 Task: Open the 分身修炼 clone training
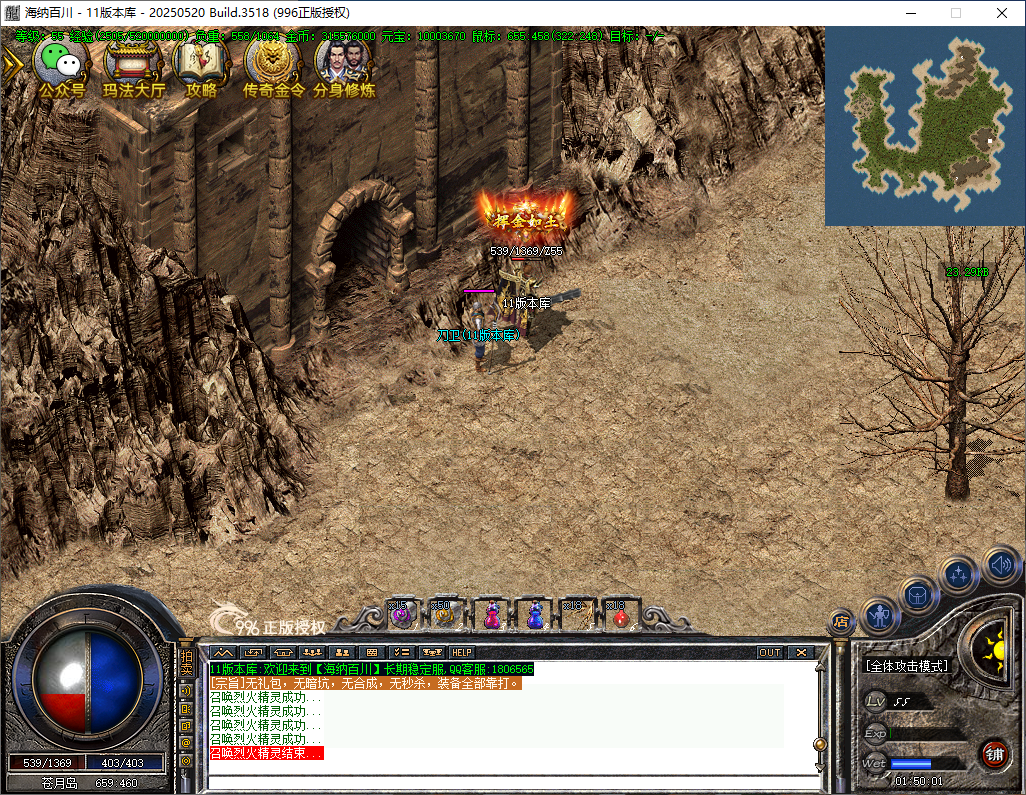click(343, 62)
